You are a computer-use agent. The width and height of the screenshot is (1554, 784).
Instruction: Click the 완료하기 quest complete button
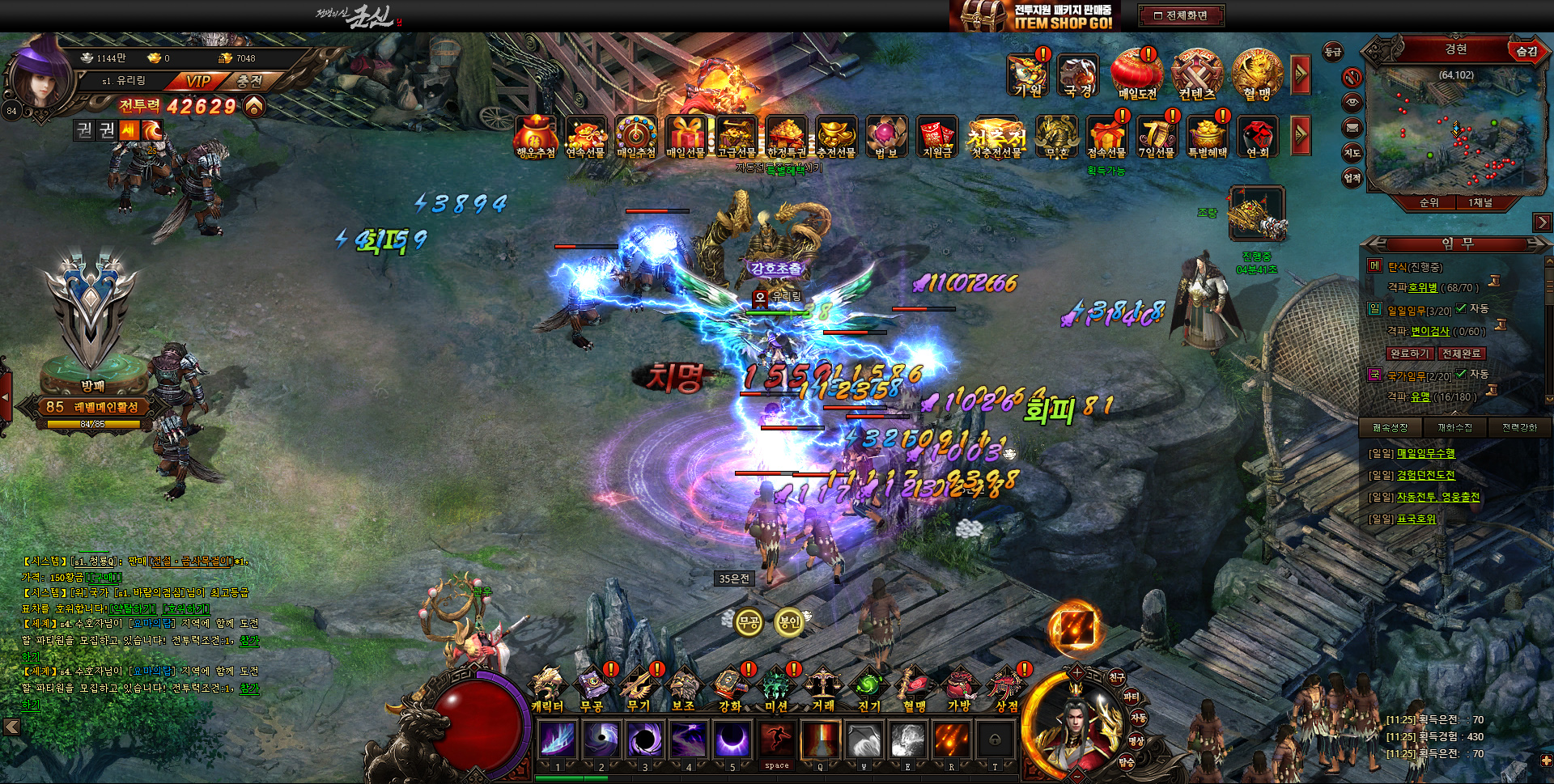[x=1409, y=354]
